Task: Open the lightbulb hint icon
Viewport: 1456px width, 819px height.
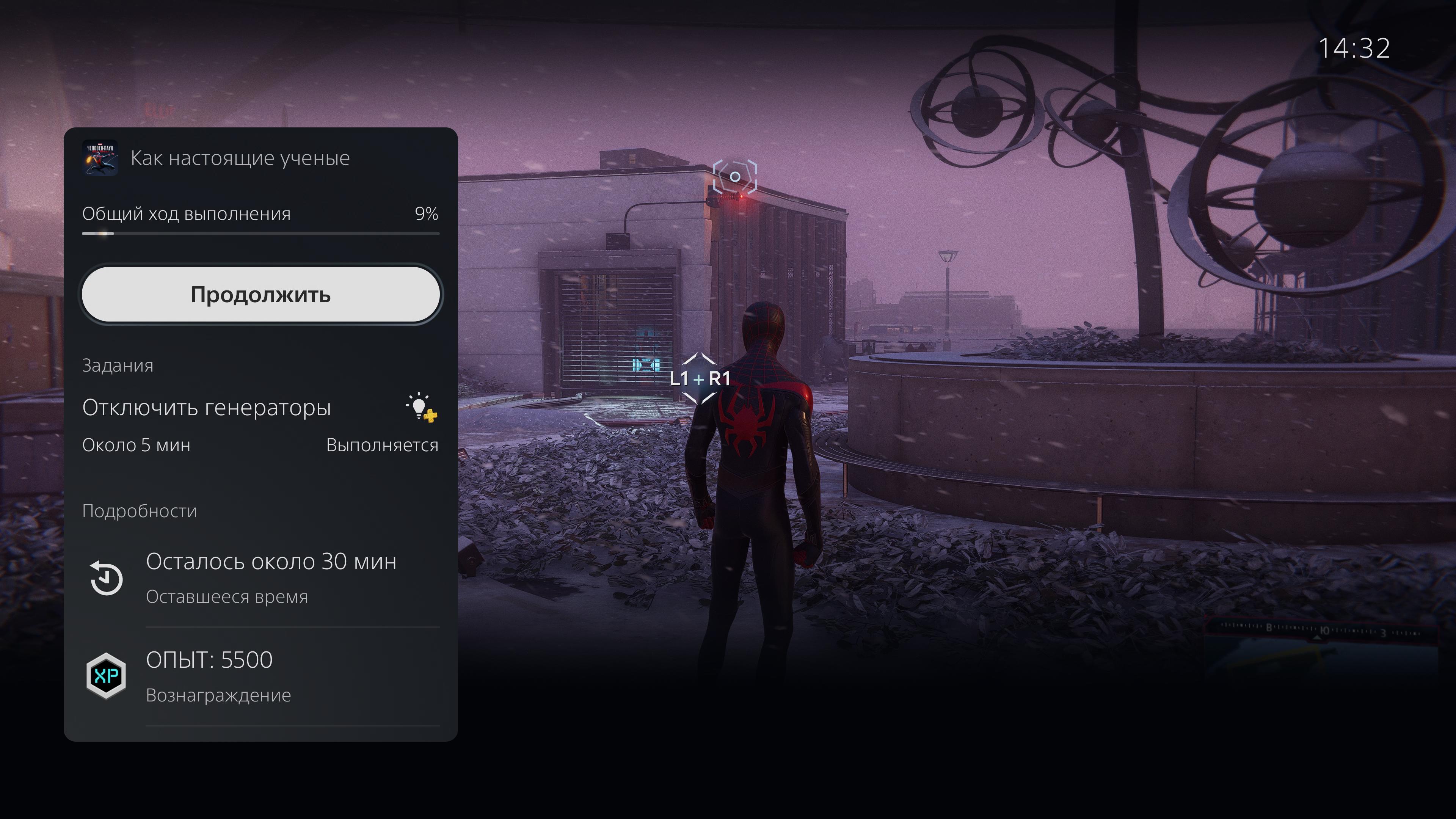Action: coord(421,407)
